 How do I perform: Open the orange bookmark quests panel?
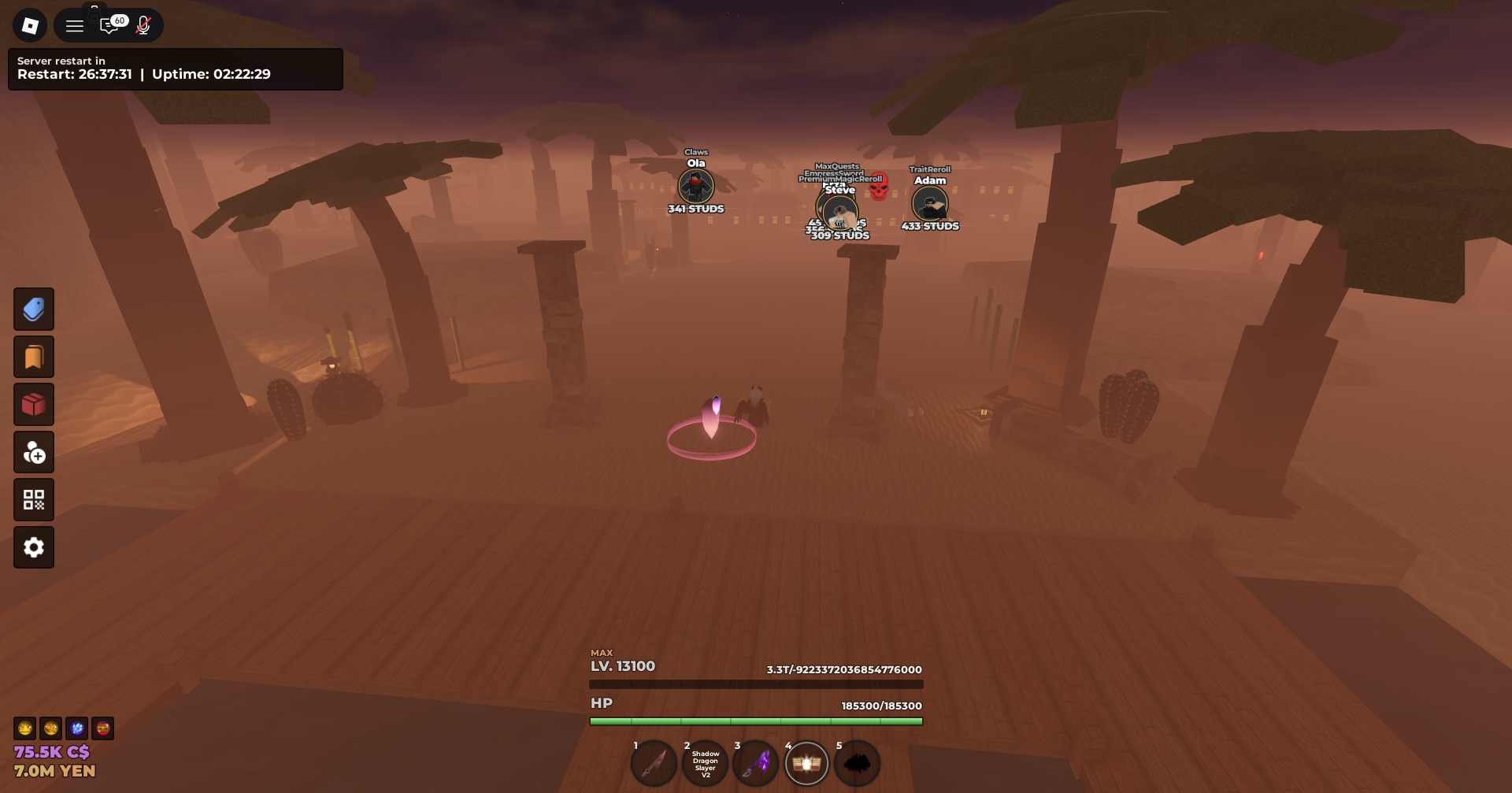click(x=34, y=357)
